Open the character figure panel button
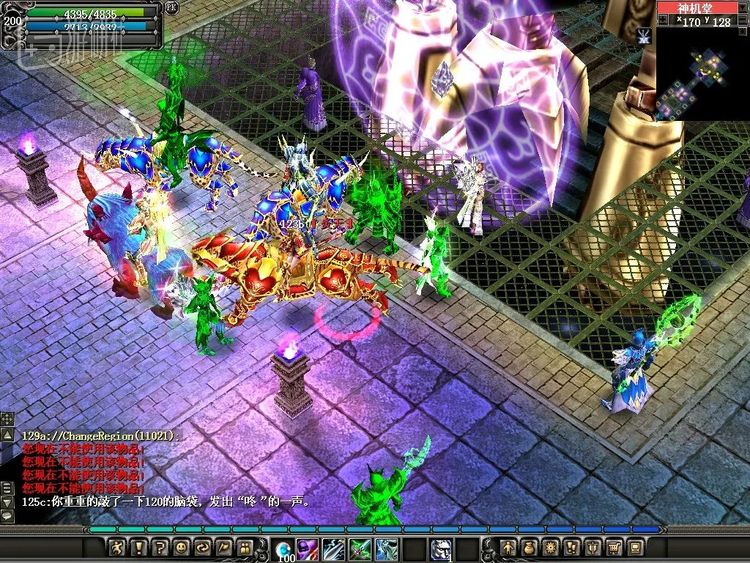 506,548
